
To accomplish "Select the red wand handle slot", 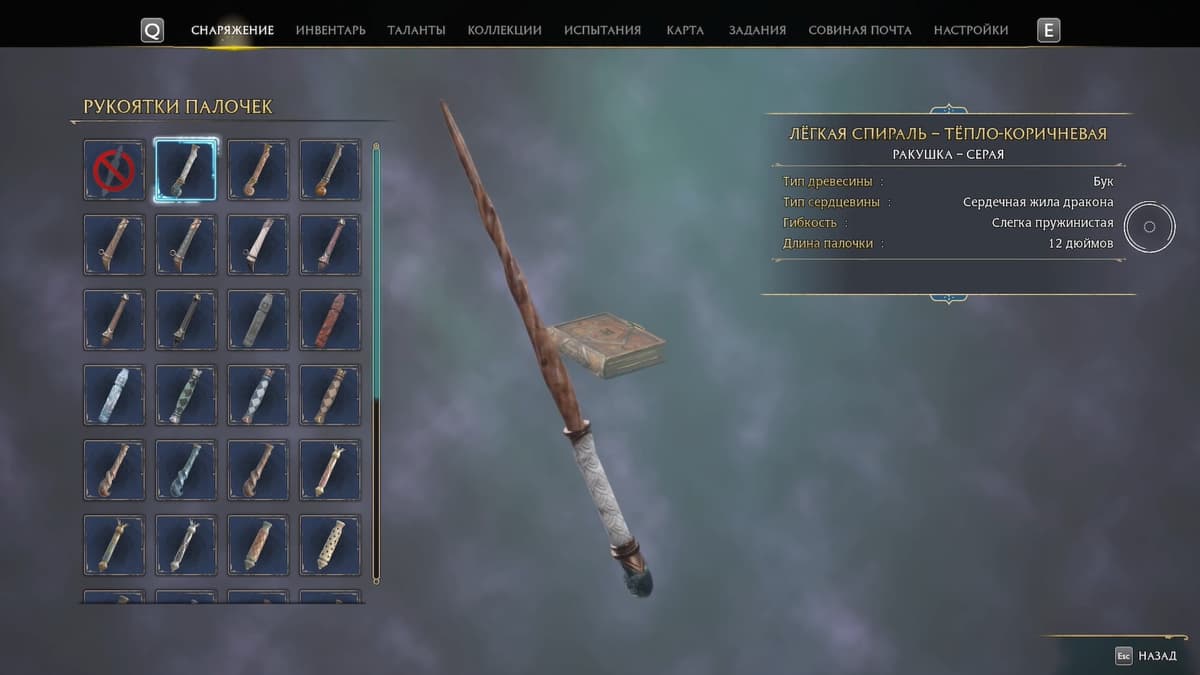I will tap(330, 320).
